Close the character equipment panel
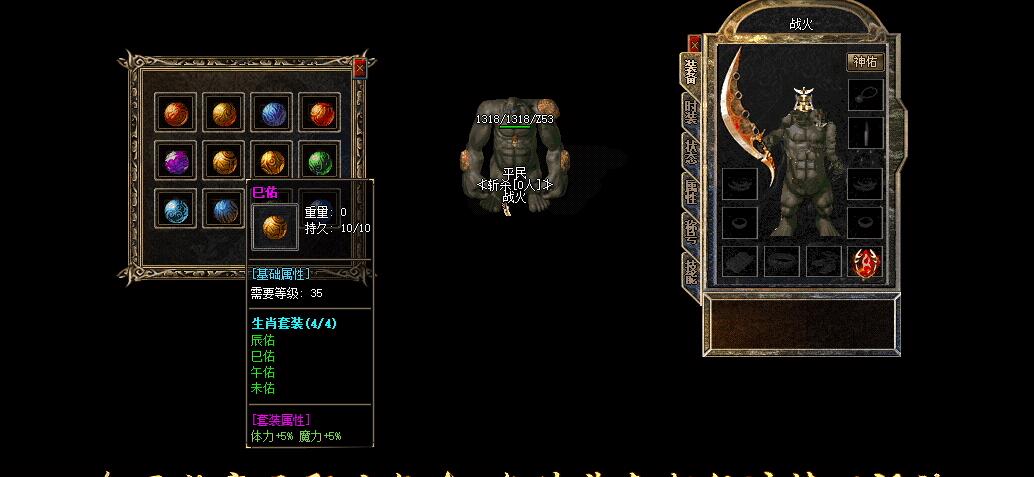This screenshot has width=1034, height=477. (694, 44)
